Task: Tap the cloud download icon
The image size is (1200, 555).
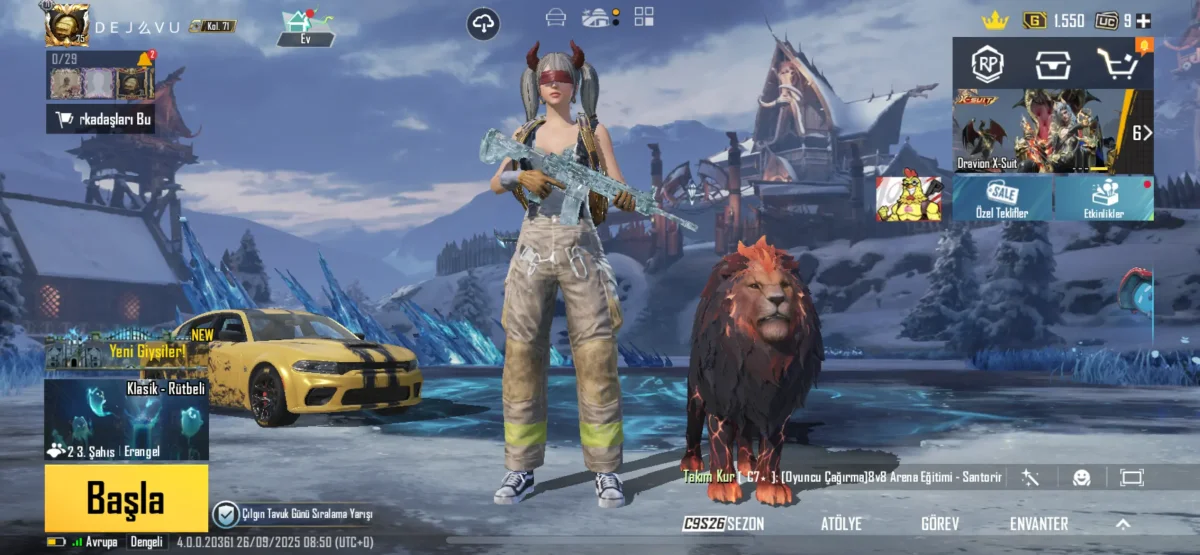Action: (x=483, y=23)
